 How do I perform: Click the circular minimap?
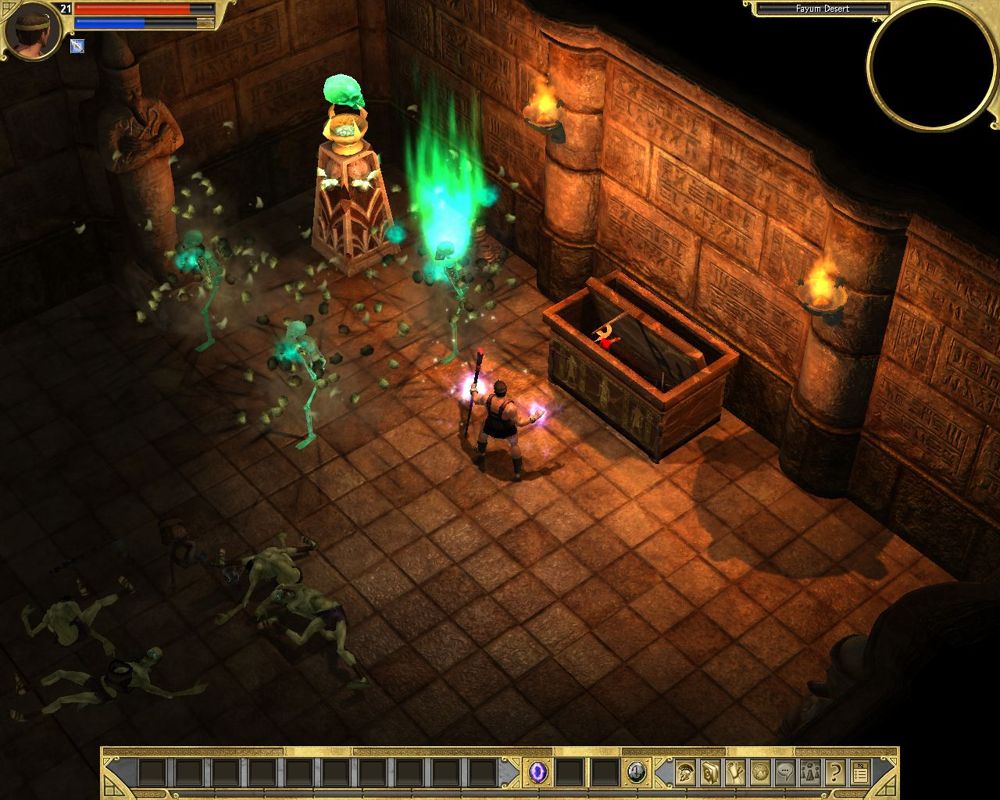(931, 64)
